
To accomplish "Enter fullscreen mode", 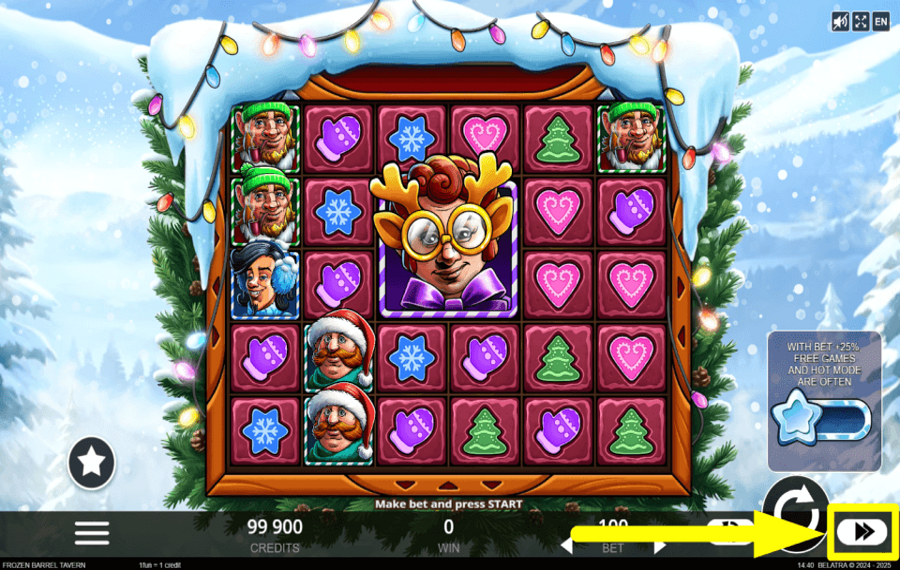I will coord(861,21).
